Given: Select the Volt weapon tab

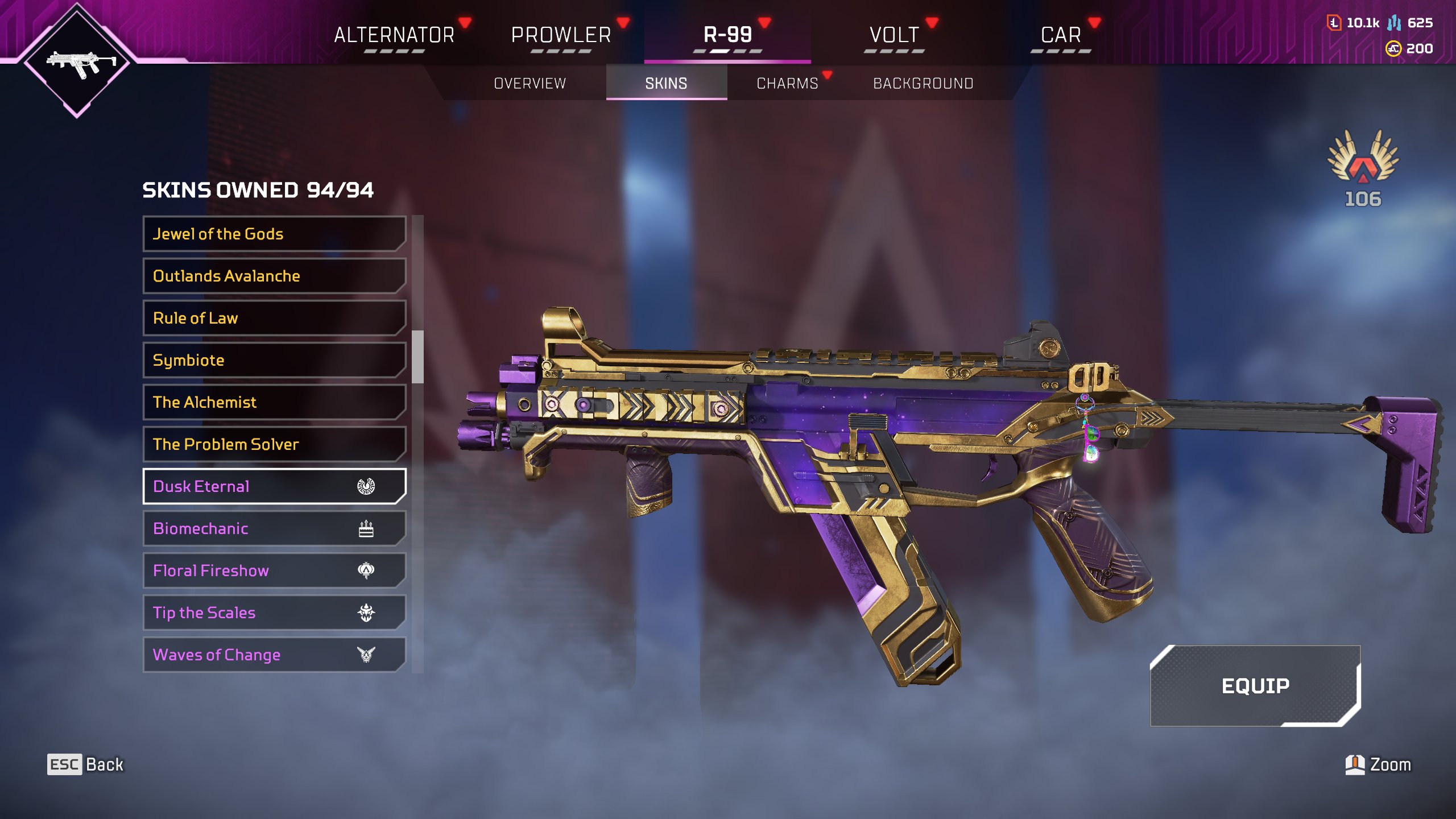Looking at the screenshot, I should coord(894,35).
